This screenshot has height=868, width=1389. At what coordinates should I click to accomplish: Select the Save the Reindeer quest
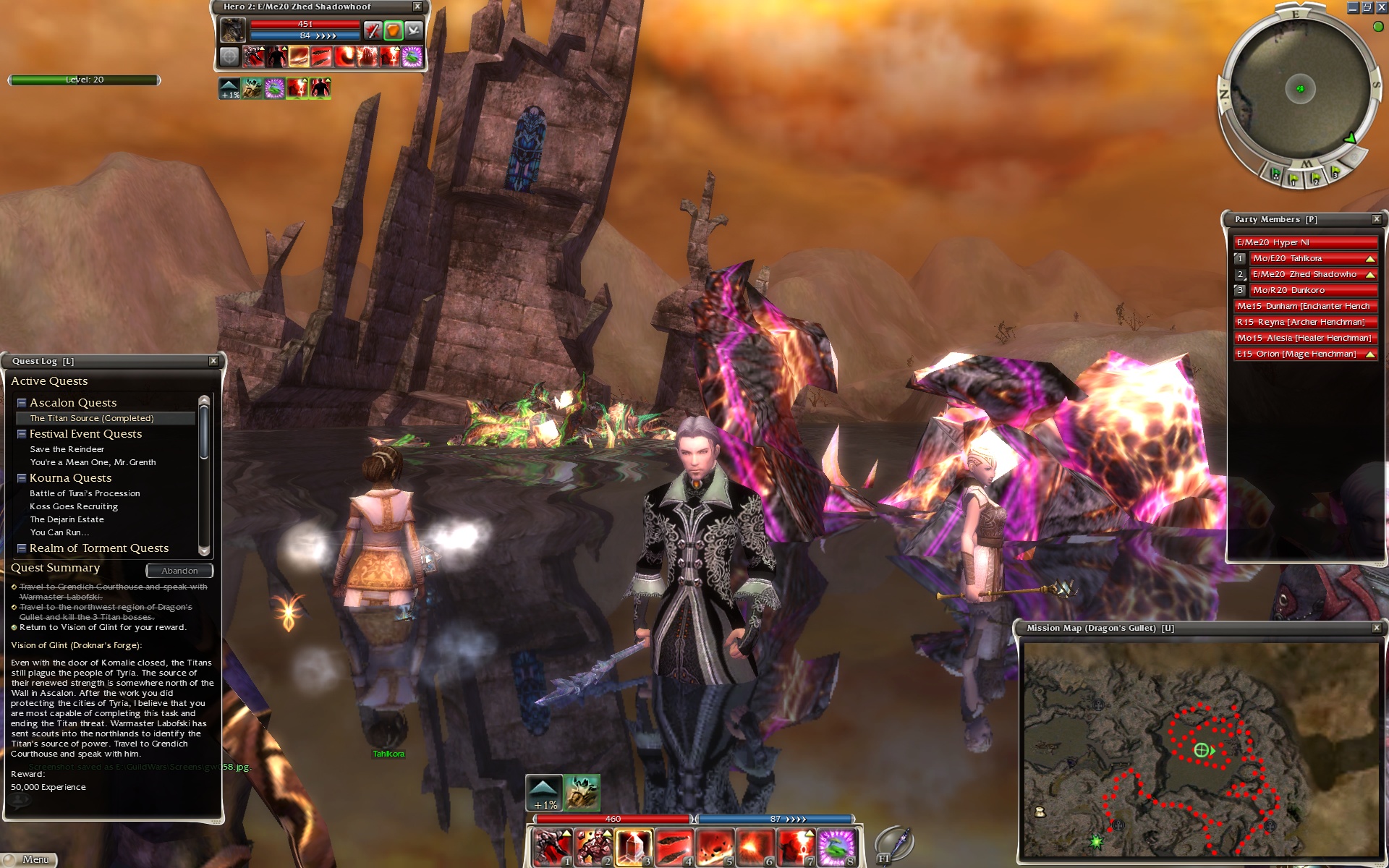click(x=67, y=449)
